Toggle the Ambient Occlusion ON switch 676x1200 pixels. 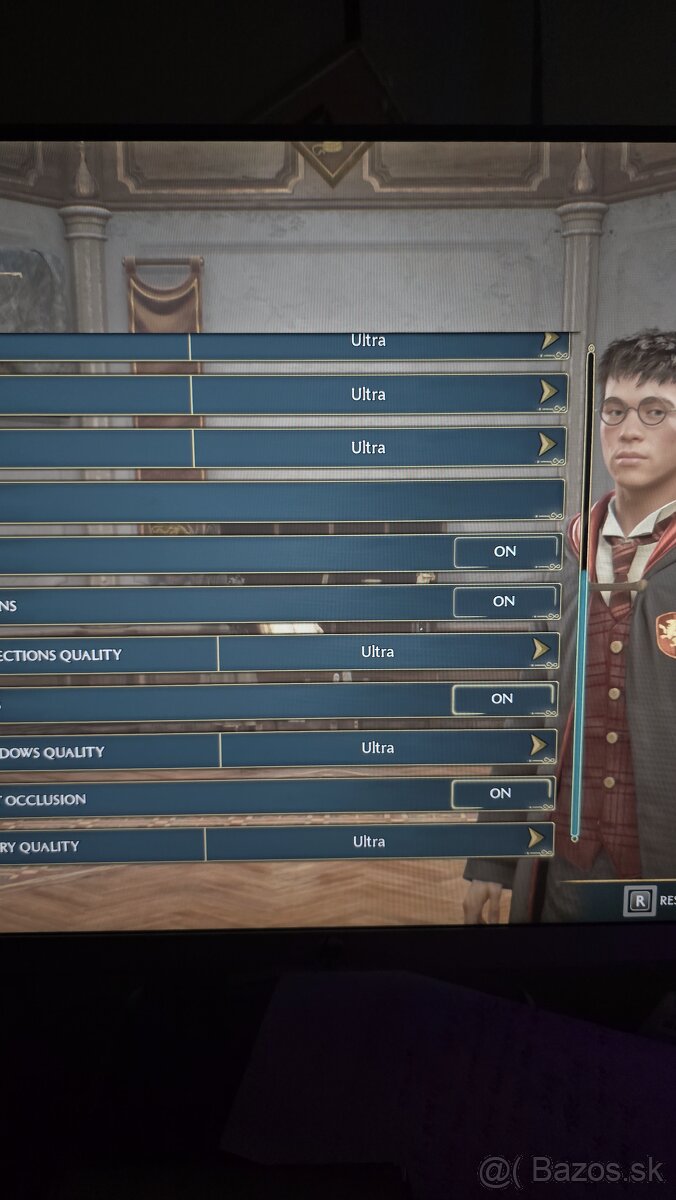point(502,794)
